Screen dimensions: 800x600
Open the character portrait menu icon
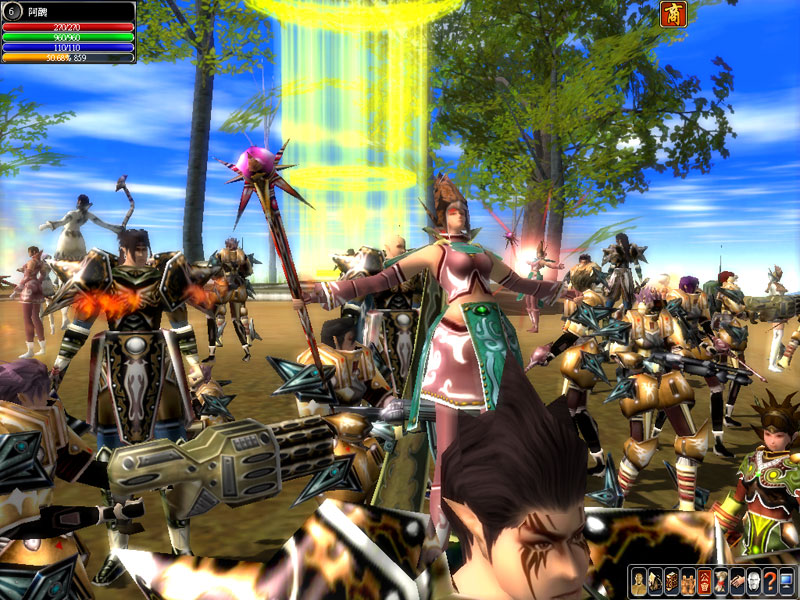[x=639, y=581]
